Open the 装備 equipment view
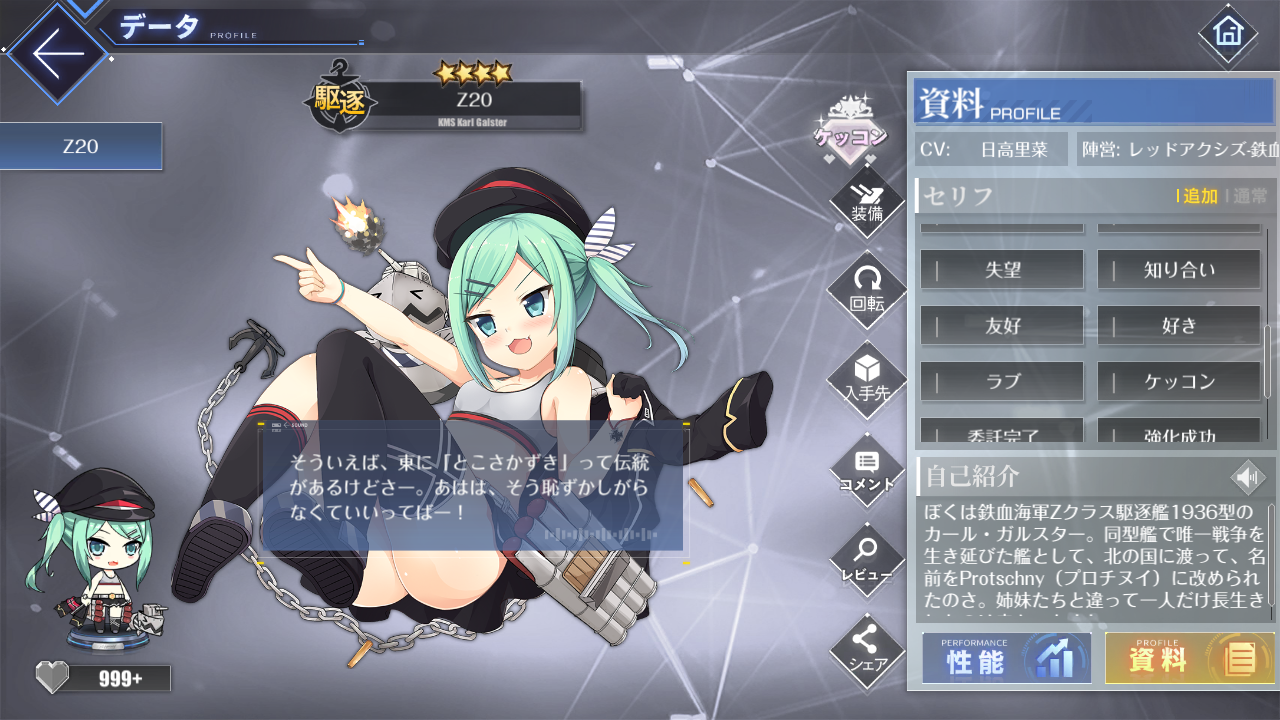The height and width of the screenshot is (720, 1280). pyautogui.click(x=867, y=203)
